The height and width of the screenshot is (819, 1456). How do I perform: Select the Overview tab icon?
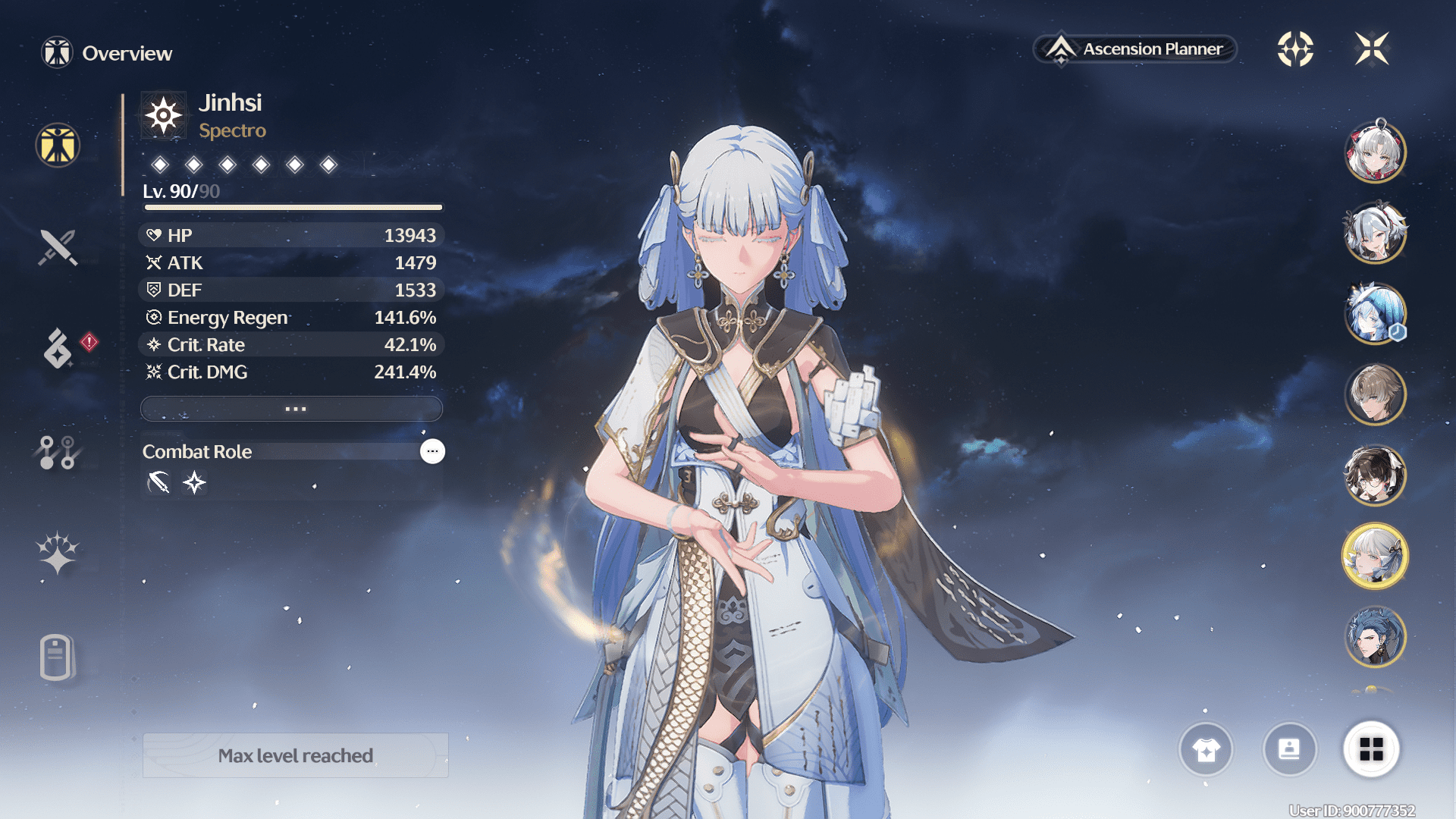tap(58, 145)
